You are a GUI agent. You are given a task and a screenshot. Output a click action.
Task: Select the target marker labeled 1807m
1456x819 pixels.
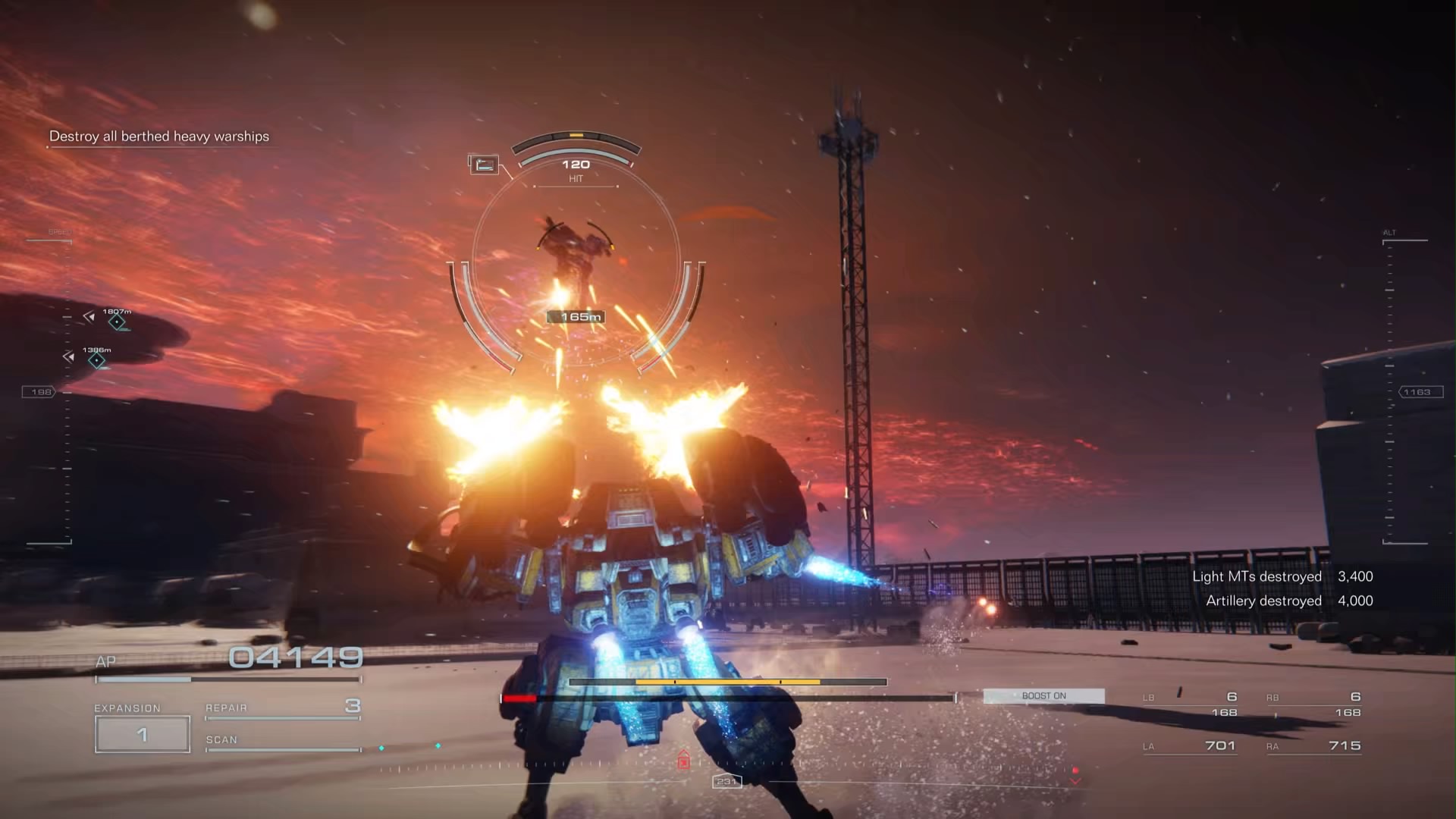(x=117, y=322)
